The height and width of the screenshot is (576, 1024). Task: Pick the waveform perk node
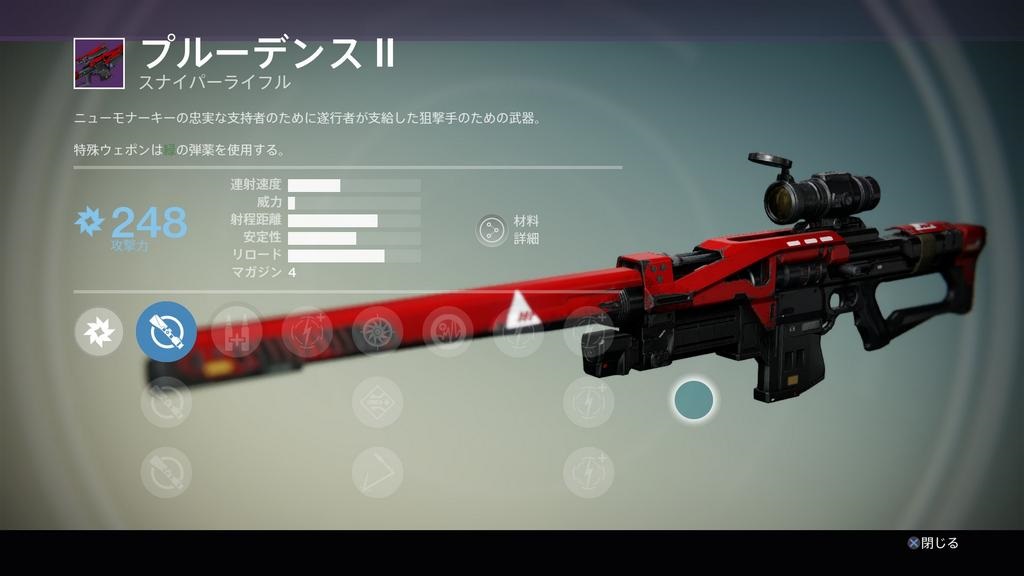pyautogui.click(x=447, y=331)
